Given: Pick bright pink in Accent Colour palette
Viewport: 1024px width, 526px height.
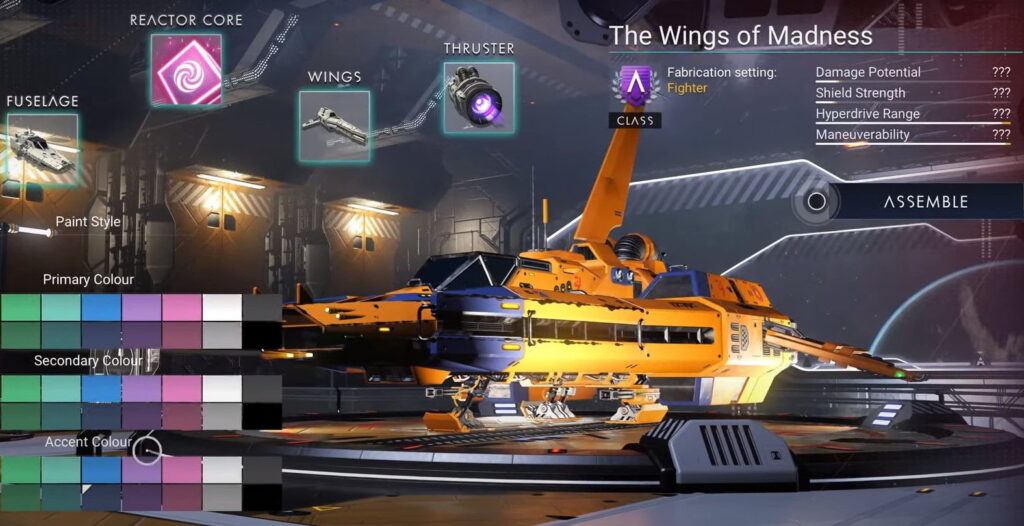Looking at the screenshot, I should pos(182,469).
